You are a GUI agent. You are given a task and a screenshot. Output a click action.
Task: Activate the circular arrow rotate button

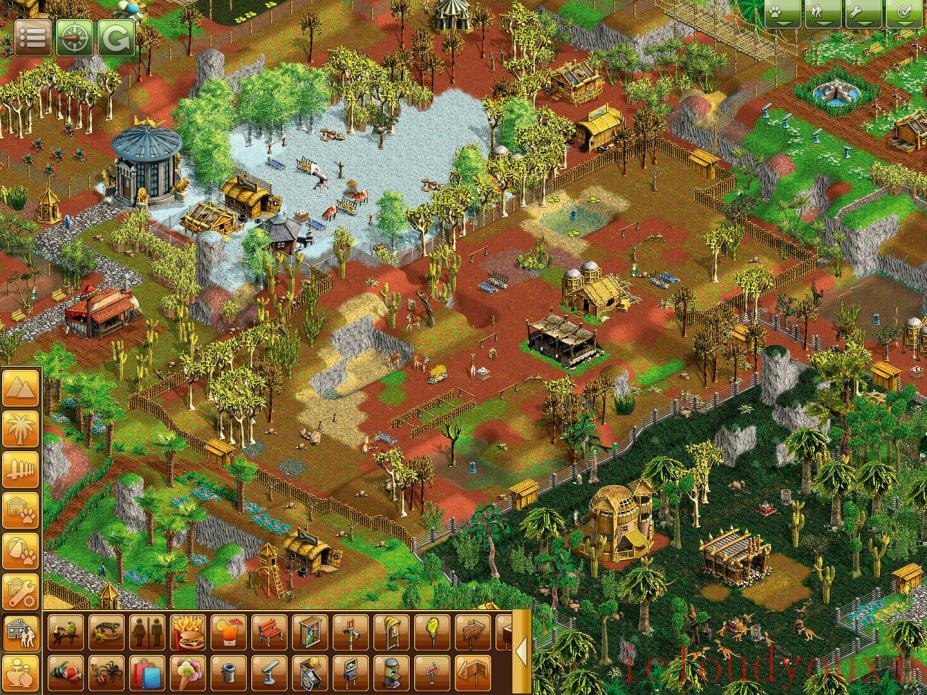click(x=116, y=38)
